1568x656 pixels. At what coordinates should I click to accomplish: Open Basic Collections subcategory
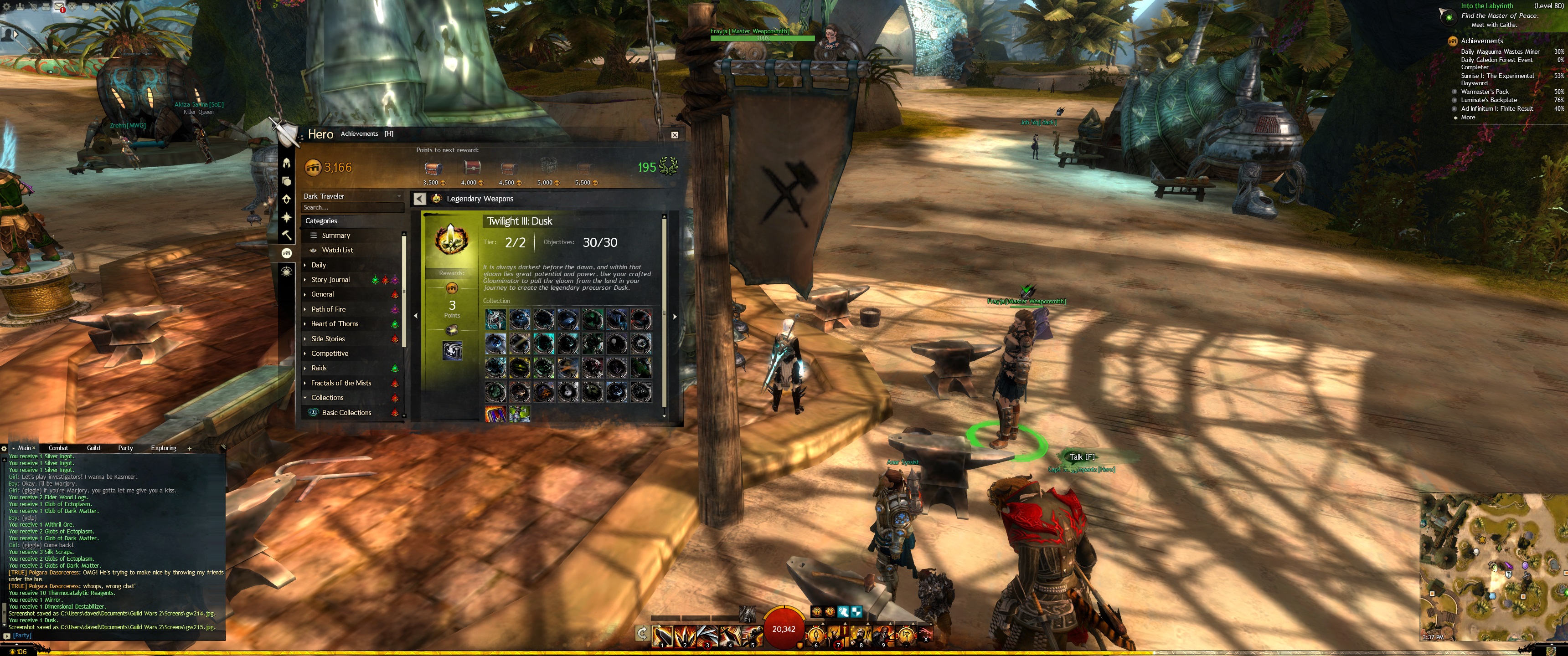tap(346, 413)
